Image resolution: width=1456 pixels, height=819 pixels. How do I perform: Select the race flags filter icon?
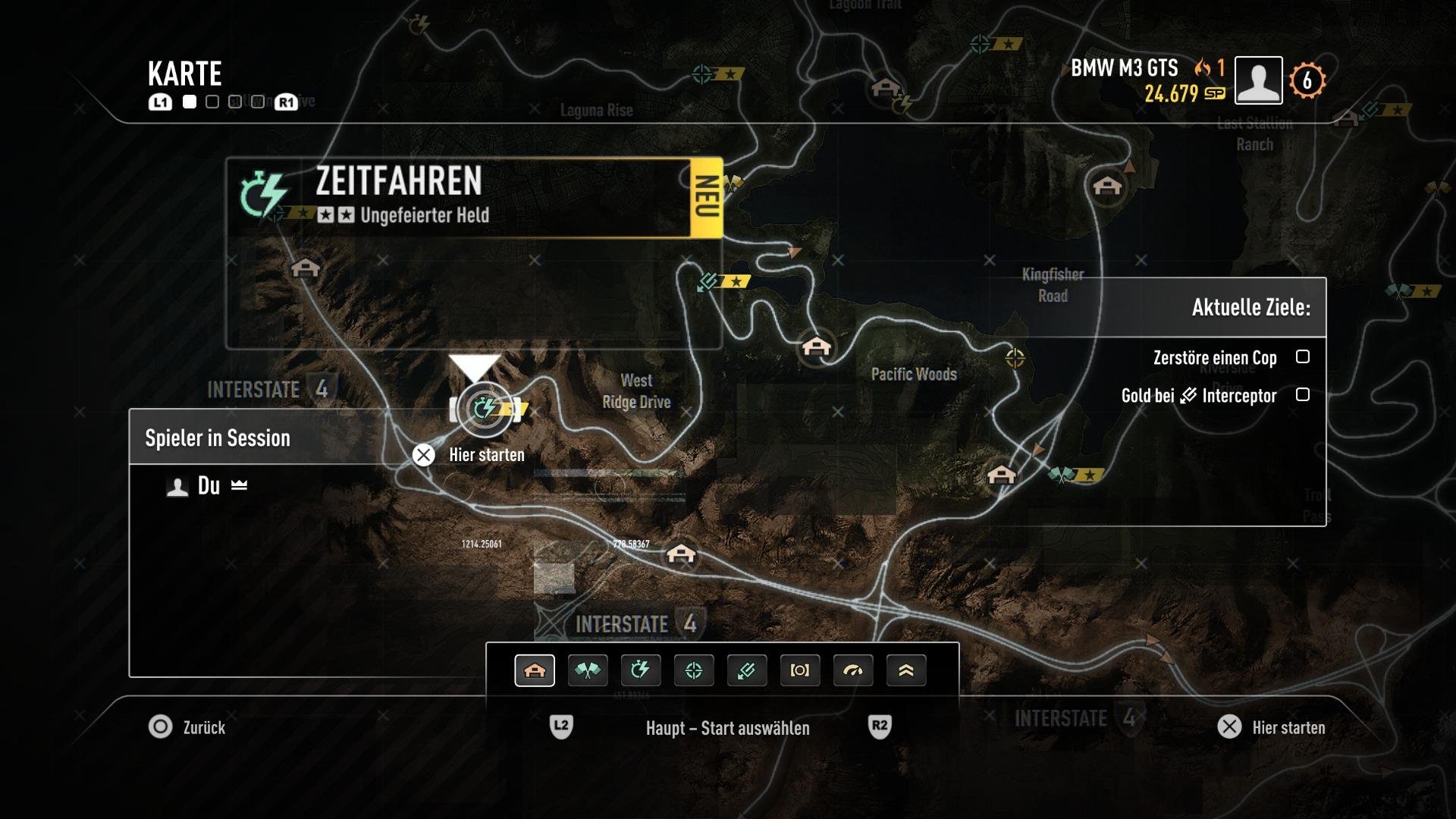[588, 670]
